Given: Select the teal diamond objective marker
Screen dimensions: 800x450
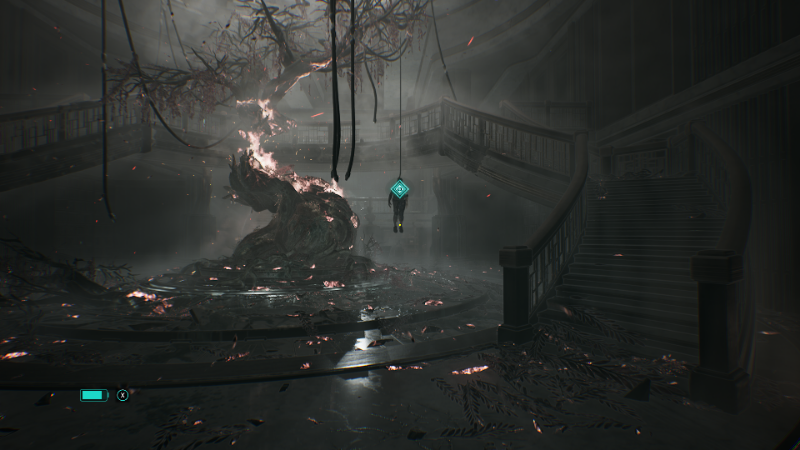Looking at the screenshot, I should (x=399, y=187).
